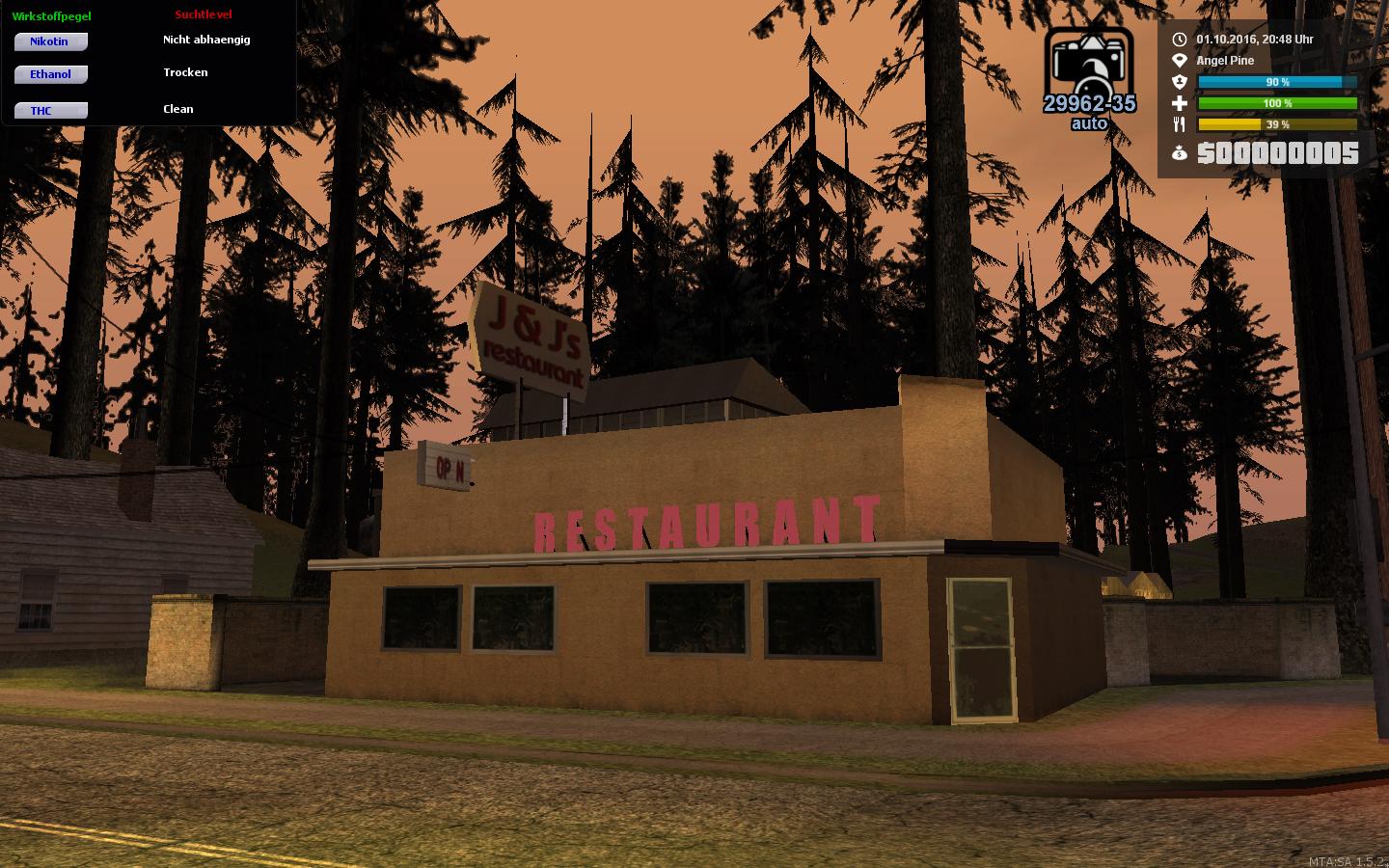Click the camera weapon icon

(1089, 63)
